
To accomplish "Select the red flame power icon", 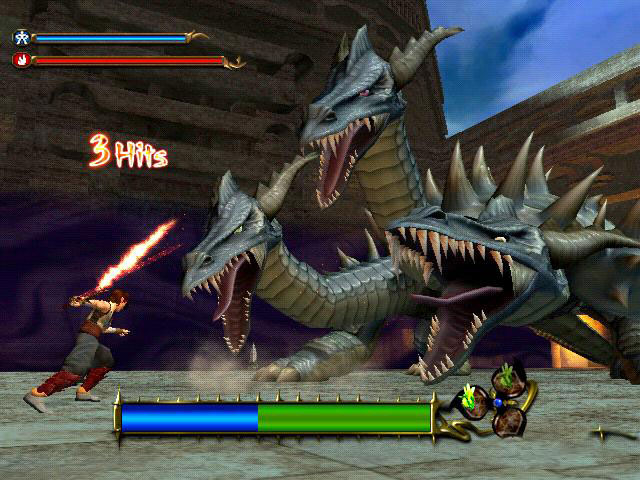I will (21, 60).
